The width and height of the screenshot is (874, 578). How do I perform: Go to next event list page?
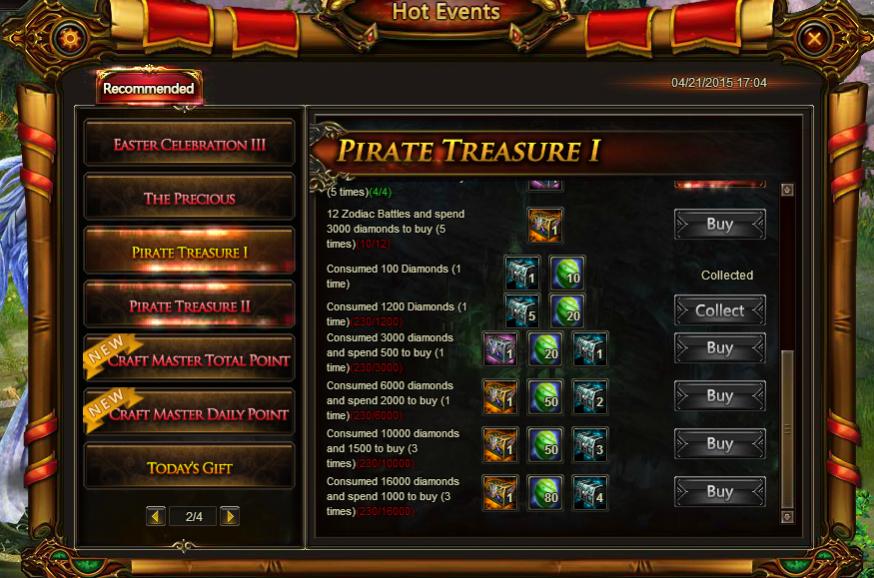tap(229, 516)
